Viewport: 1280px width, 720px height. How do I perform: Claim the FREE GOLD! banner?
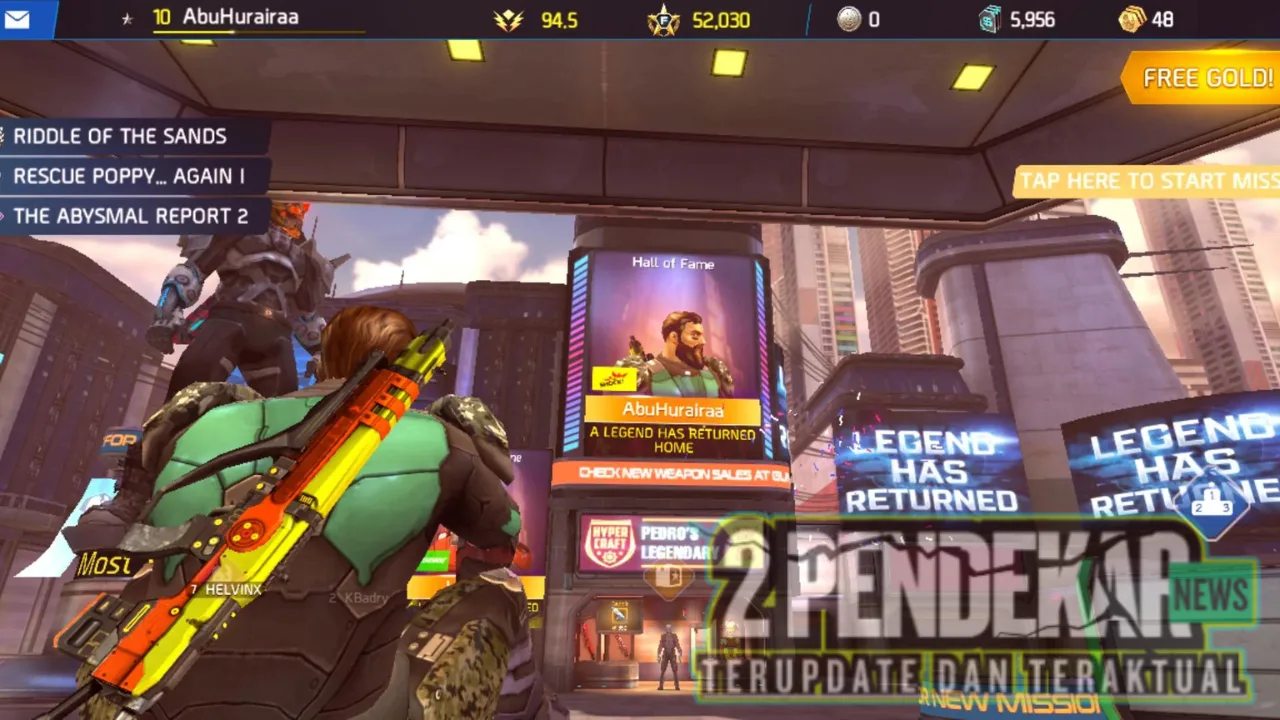pos(1205,78)
